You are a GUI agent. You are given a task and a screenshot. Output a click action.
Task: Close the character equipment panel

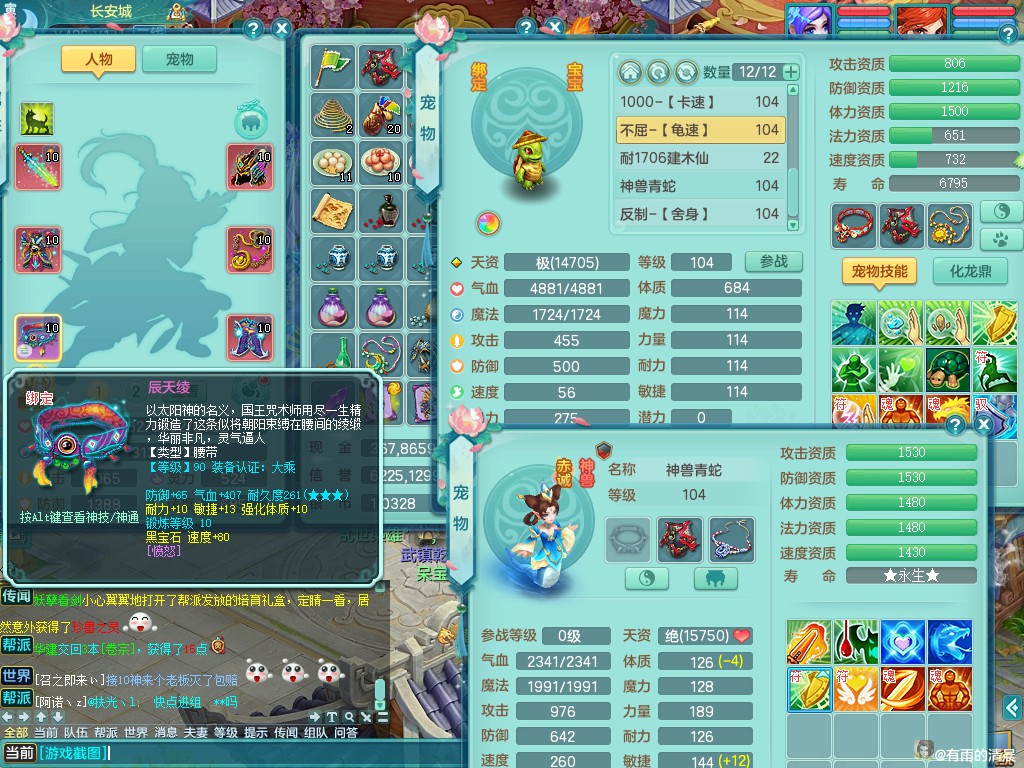282,28
